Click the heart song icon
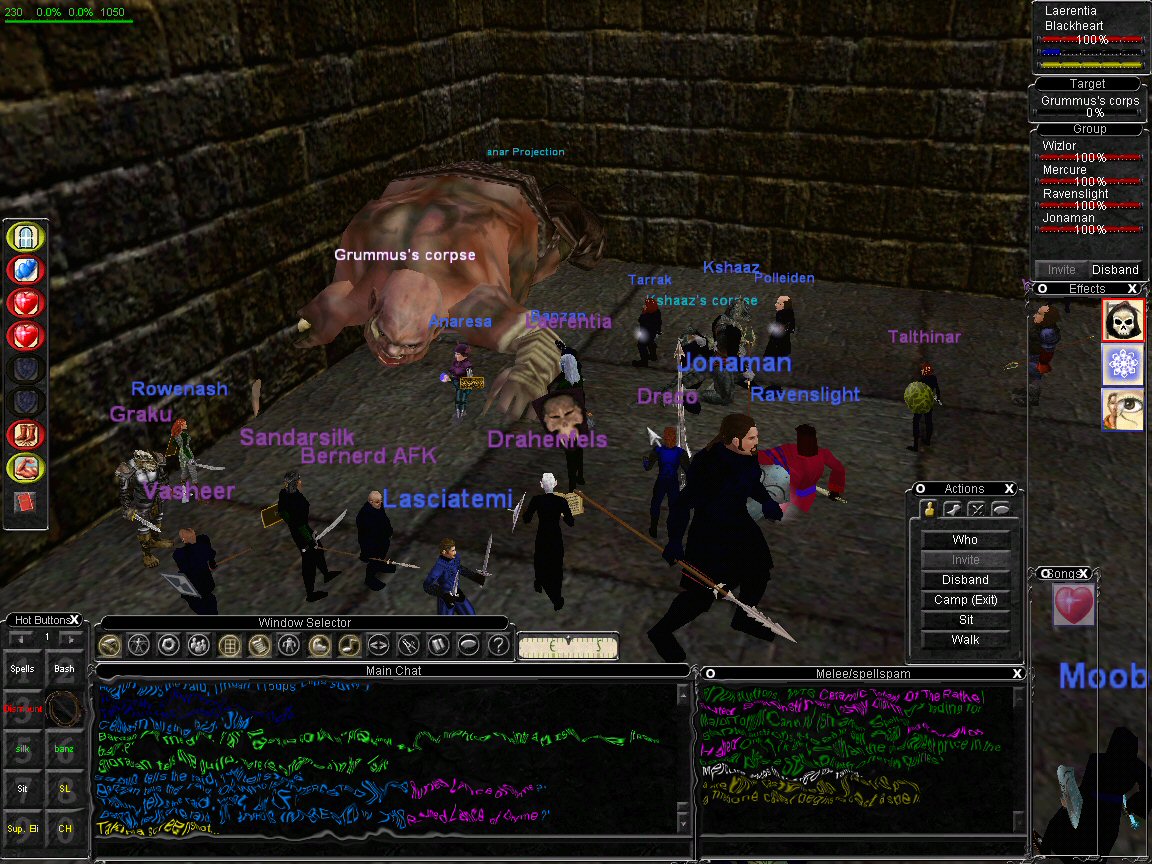1152x864 pixels. click(x=1073, y=606)
